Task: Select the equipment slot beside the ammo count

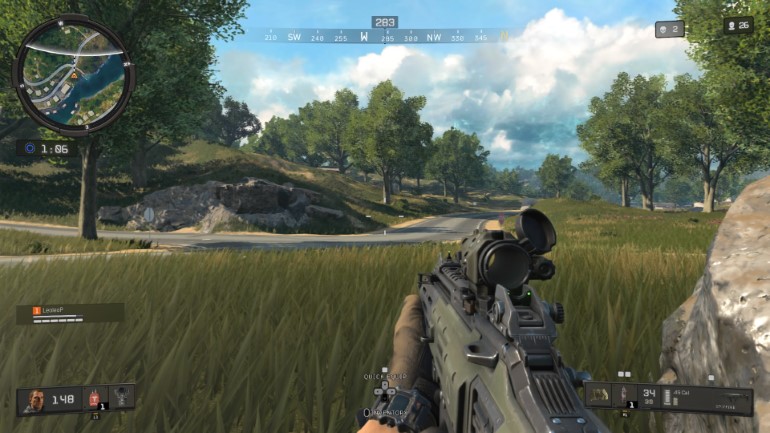Action: 624,394
